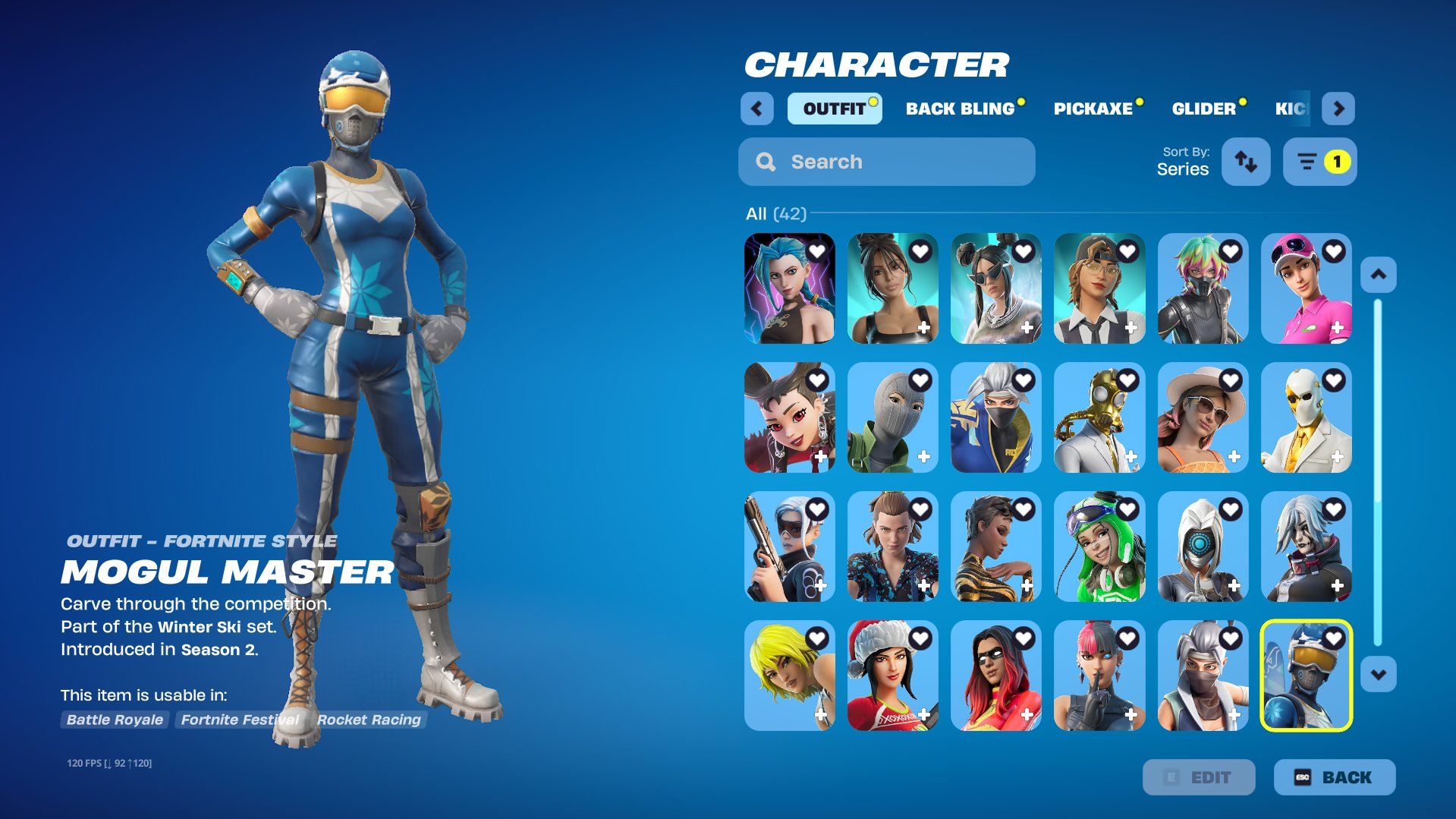The width and height of the screenshot is (1456, 819).
Task: Favorite the yellow-haired outfit via heart icon
Action: click(817, 639)
